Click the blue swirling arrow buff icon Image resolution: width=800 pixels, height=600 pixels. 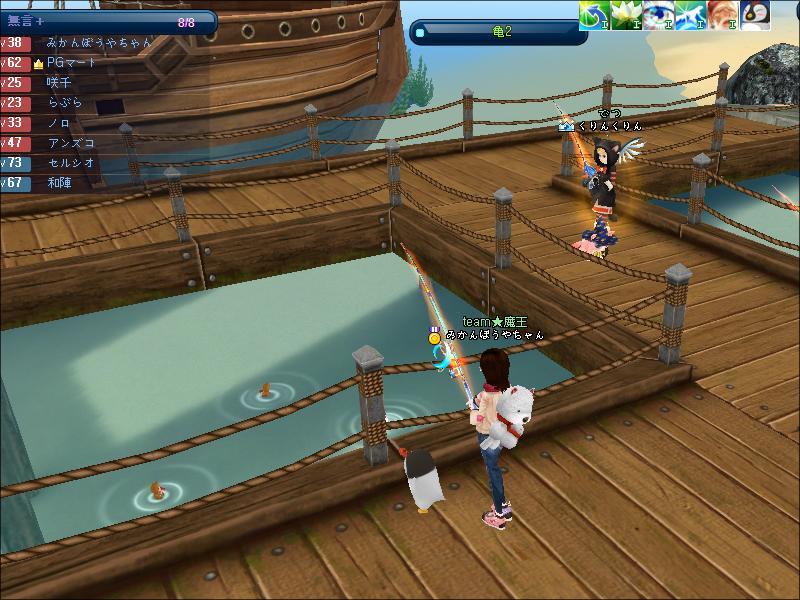pyautogui.click(x=594, y=15)
